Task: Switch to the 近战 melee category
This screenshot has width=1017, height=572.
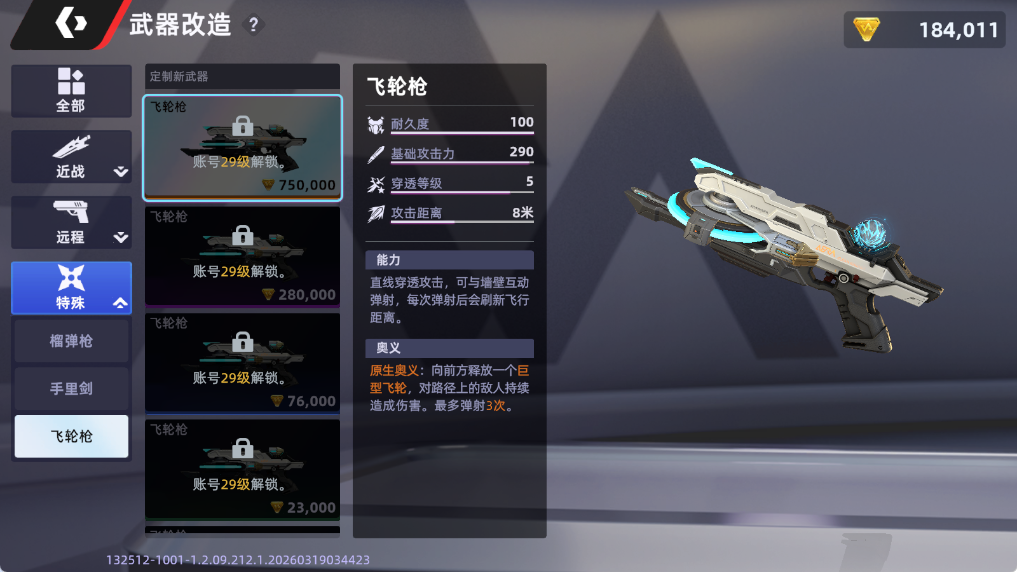Action: [x=71, y=157]
